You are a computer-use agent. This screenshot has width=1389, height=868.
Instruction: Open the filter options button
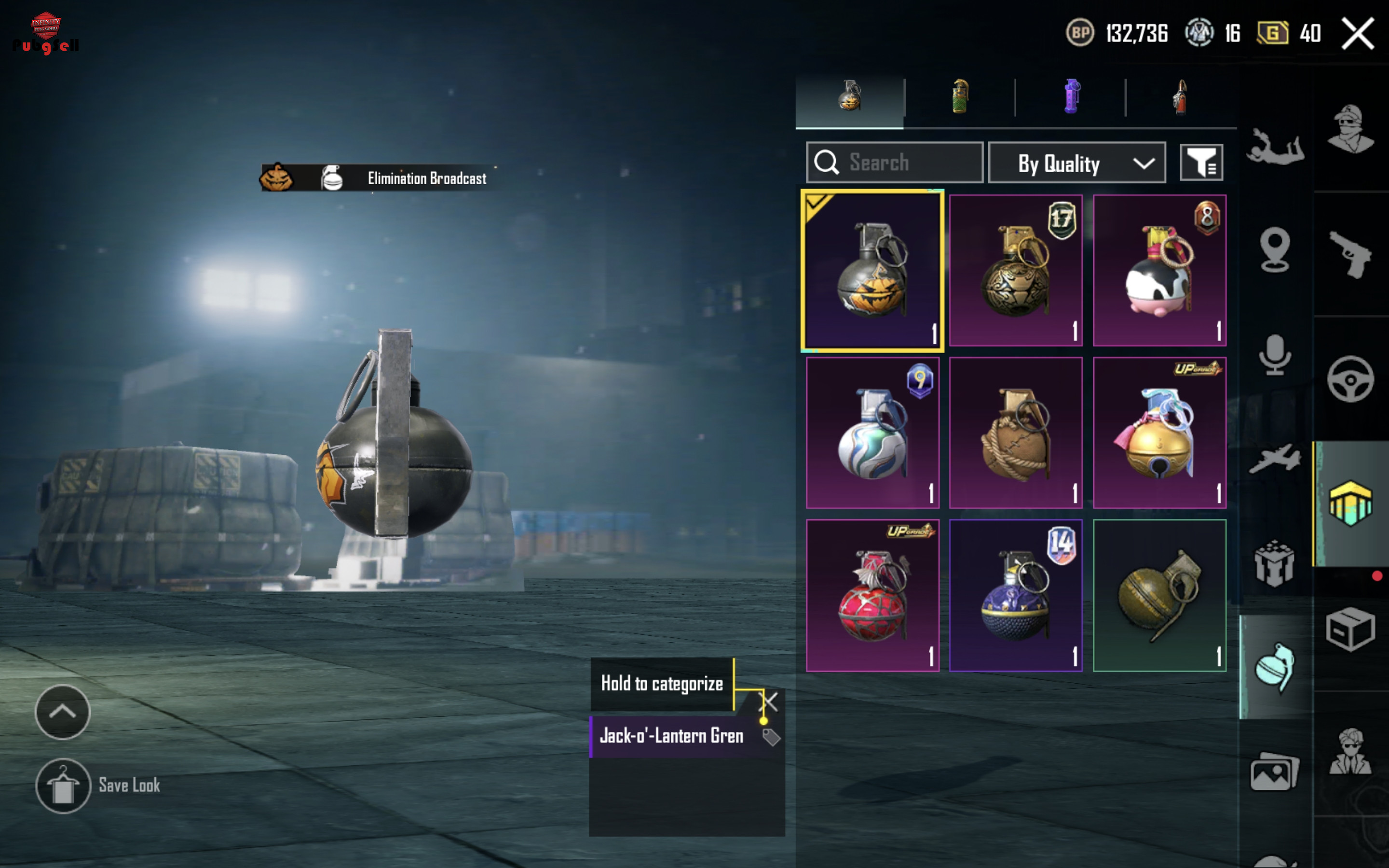point(1201,163)
